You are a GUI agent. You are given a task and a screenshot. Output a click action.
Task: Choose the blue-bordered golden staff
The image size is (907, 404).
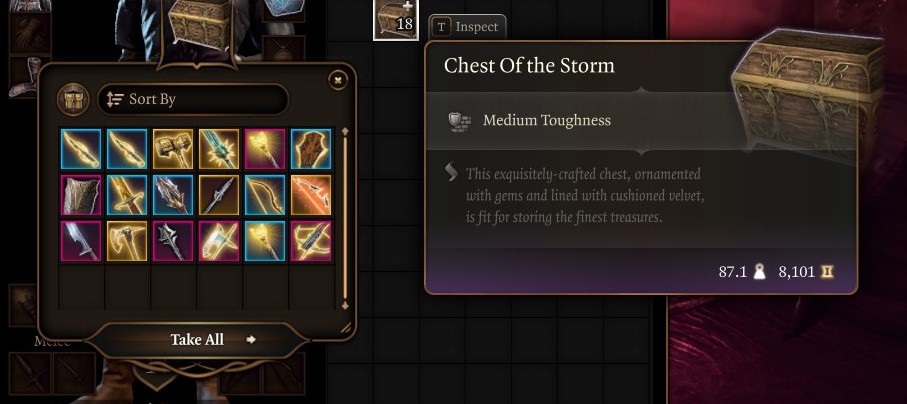click(x=264, y=241)
